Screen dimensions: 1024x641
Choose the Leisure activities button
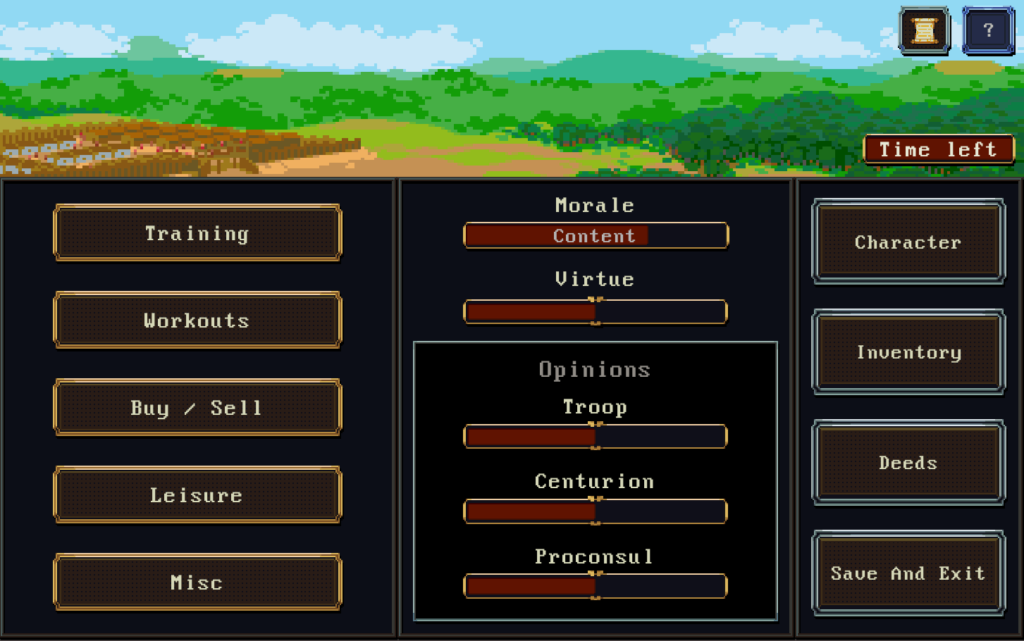click(x=197, y=495)
